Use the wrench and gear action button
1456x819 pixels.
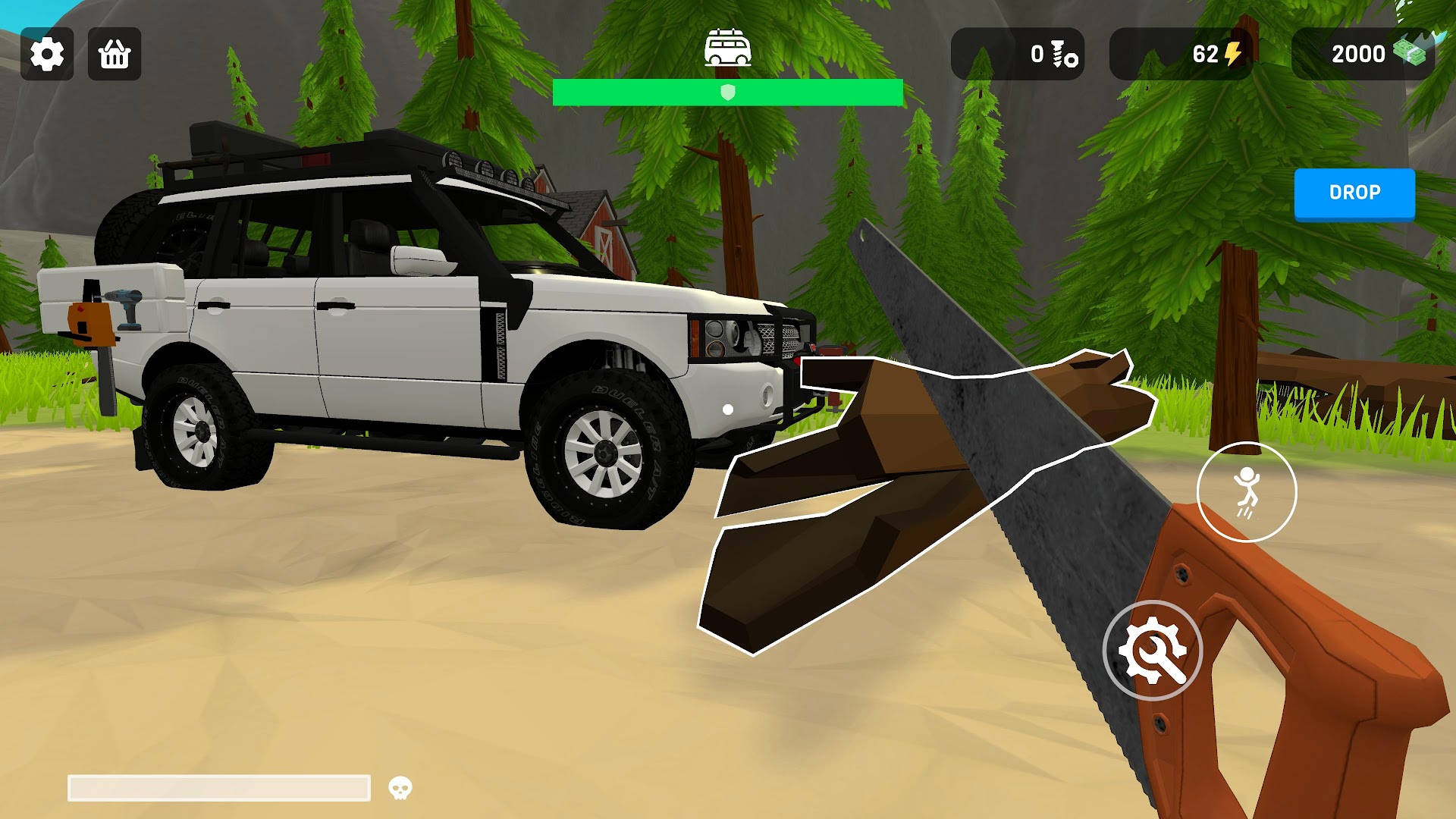coord(1152,651)
